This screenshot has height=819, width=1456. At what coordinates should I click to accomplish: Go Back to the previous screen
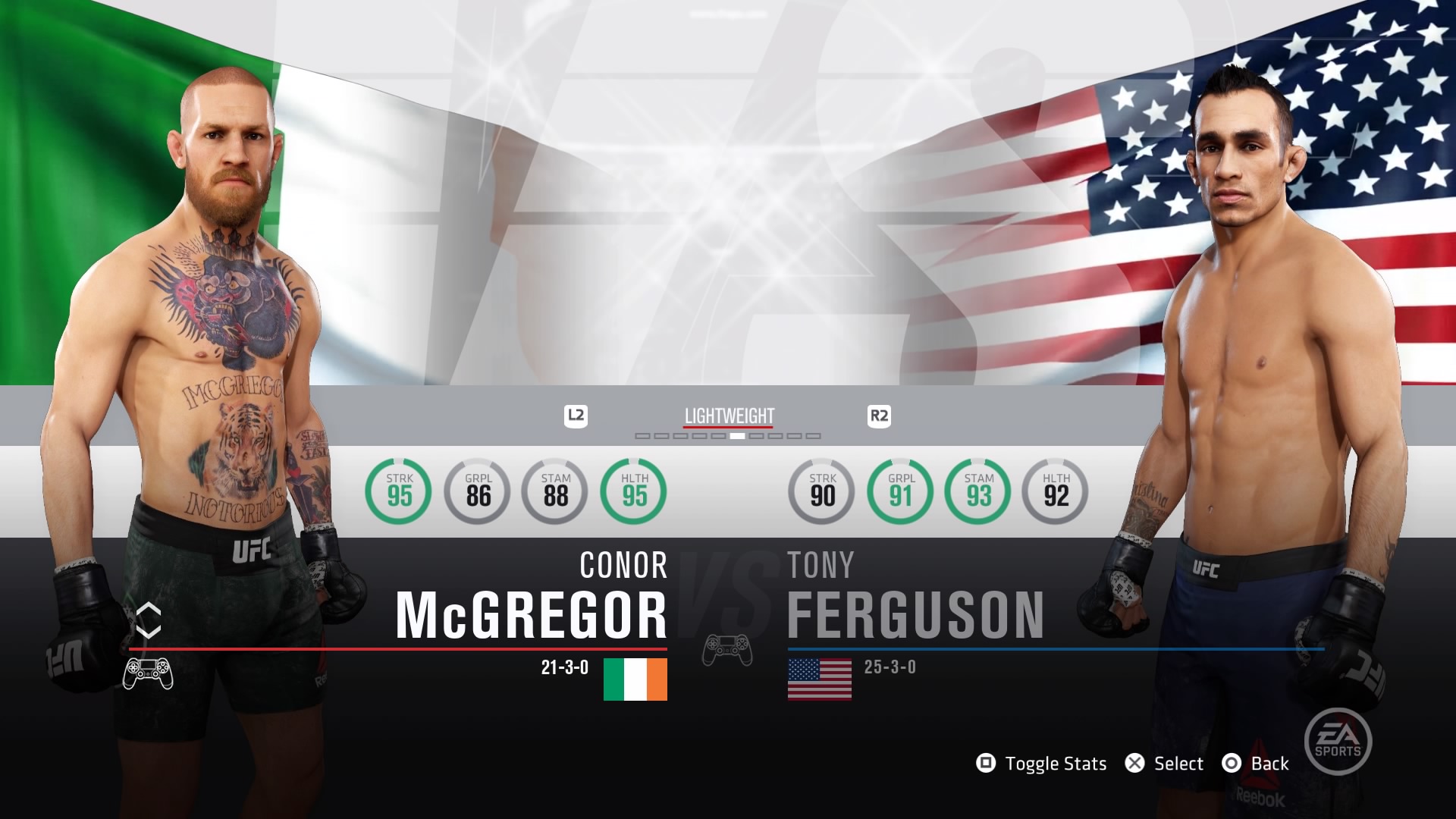(x=1256, y=764)
